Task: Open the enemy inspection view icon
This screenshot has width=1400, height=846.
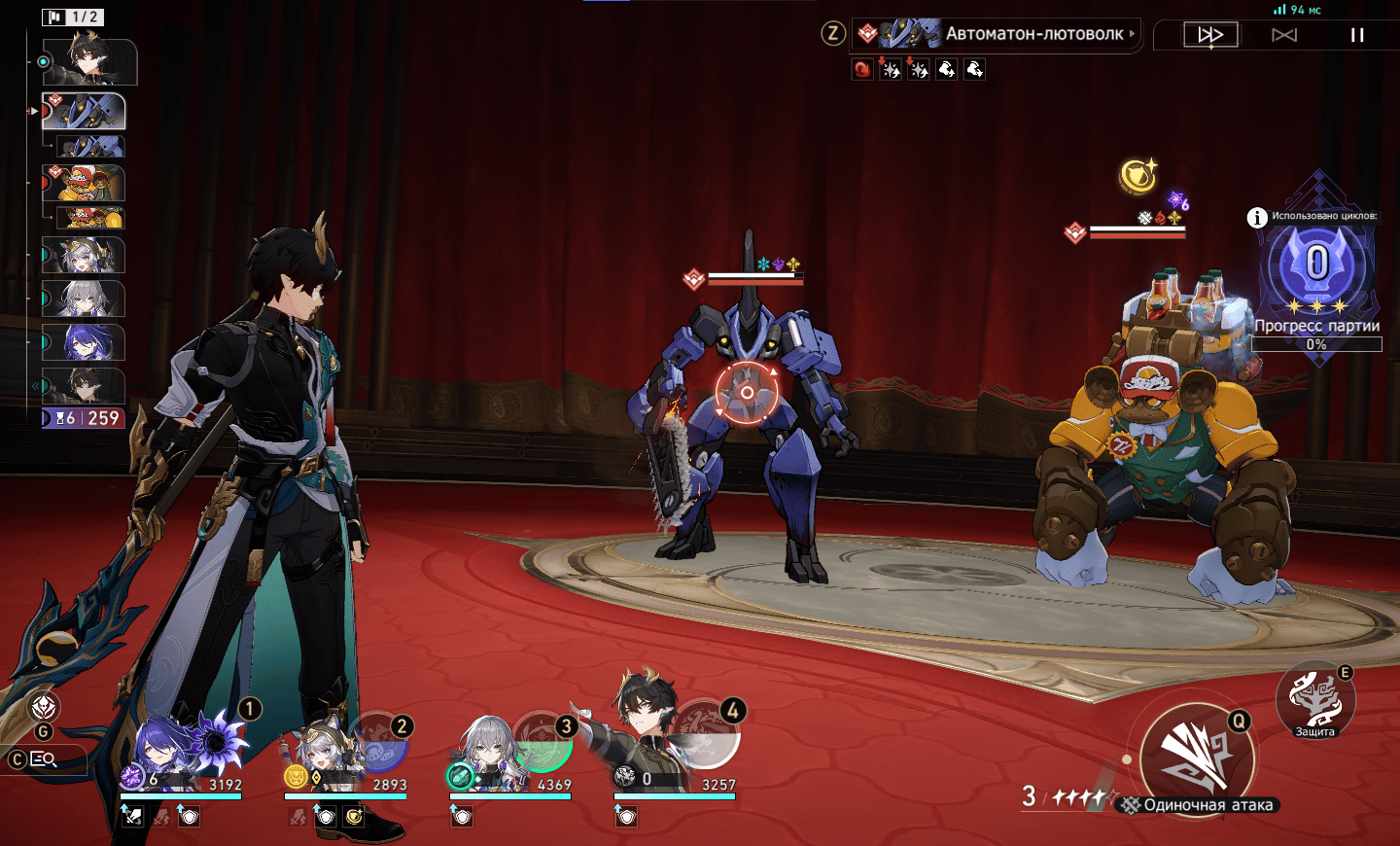Action: tap(44, 758)
